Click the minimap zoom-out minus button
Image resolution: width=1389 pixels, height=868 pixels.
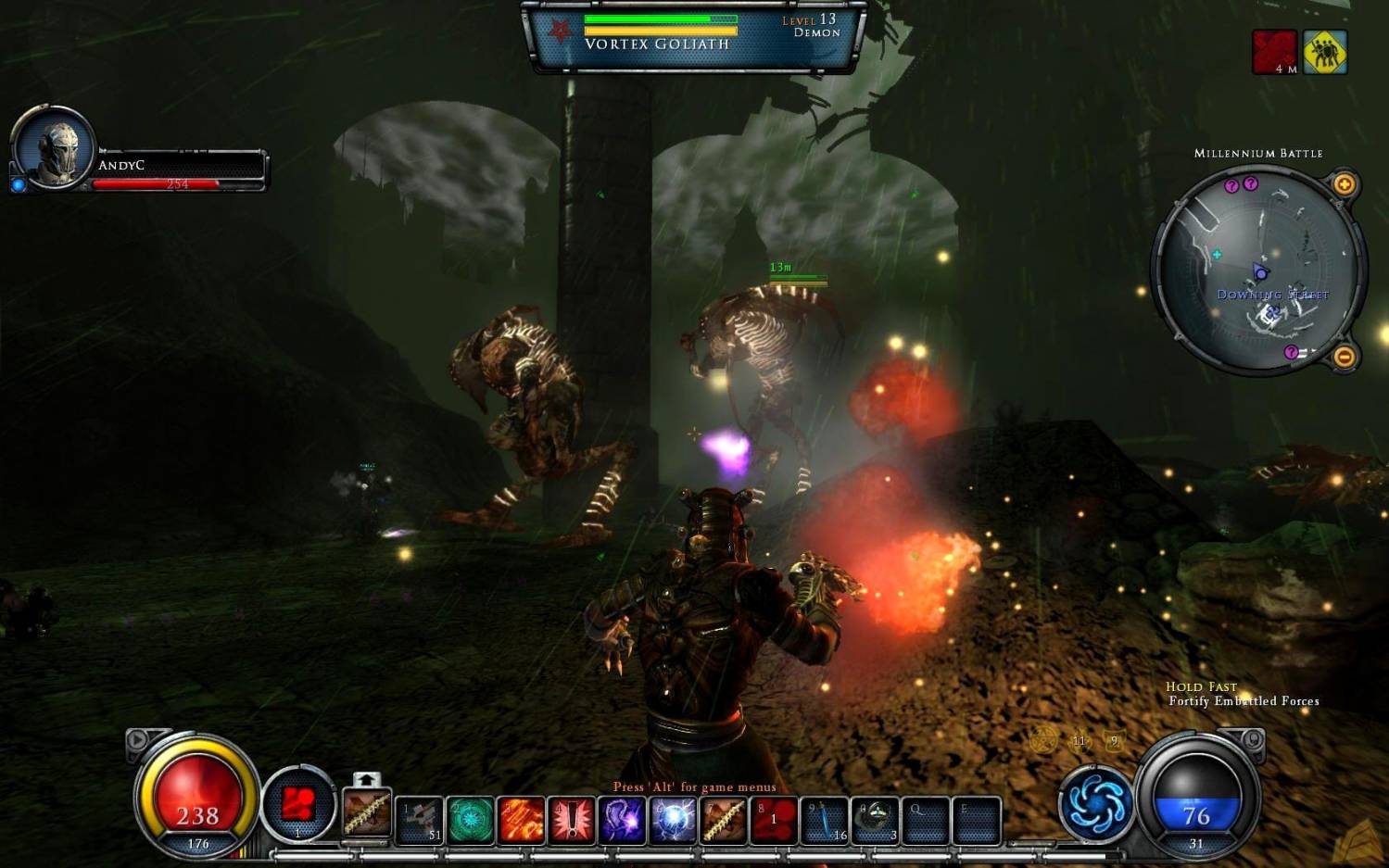1345,357
